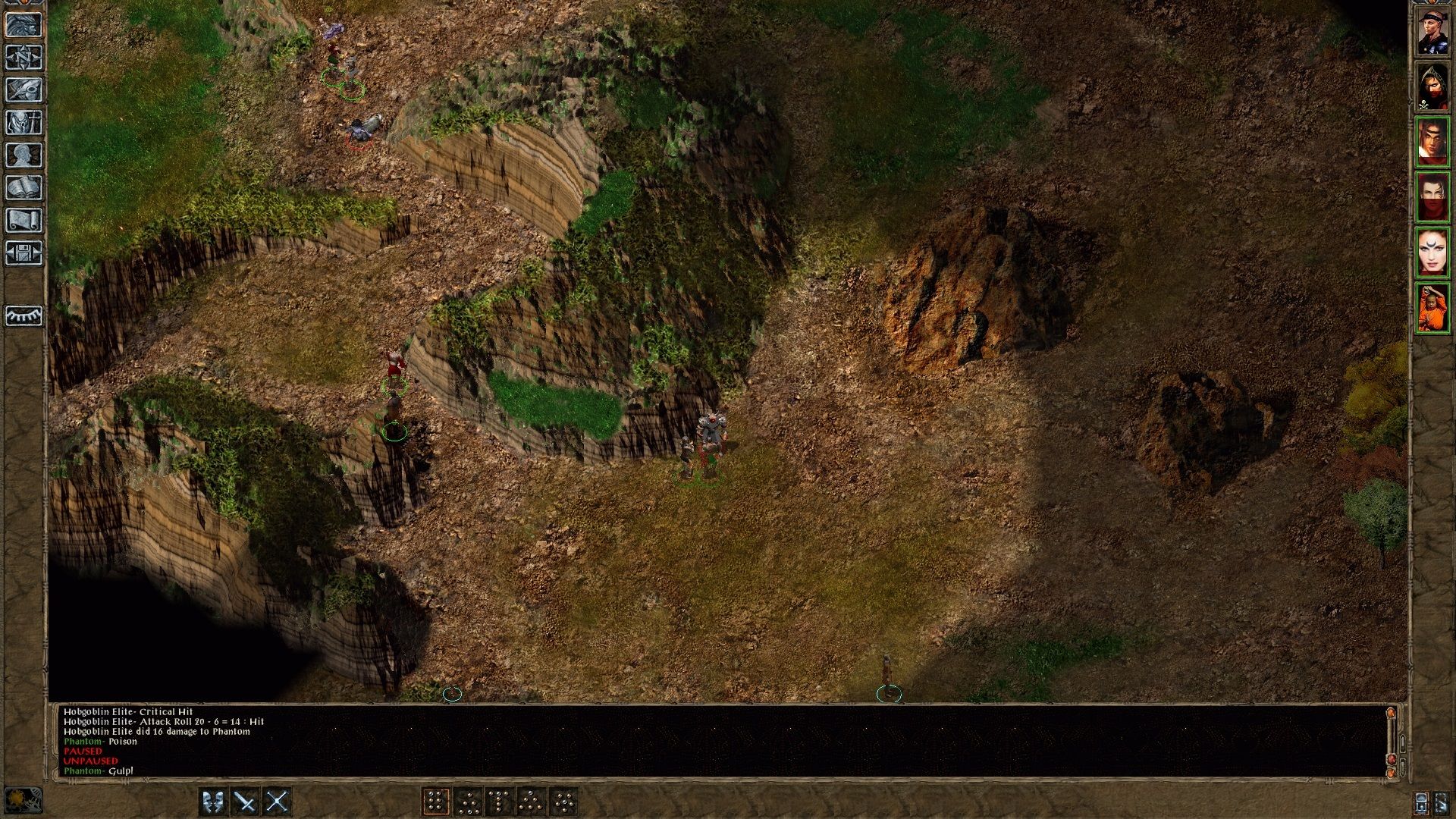
Task: Select the currently highlighted box formation
Action: [438, 801]
